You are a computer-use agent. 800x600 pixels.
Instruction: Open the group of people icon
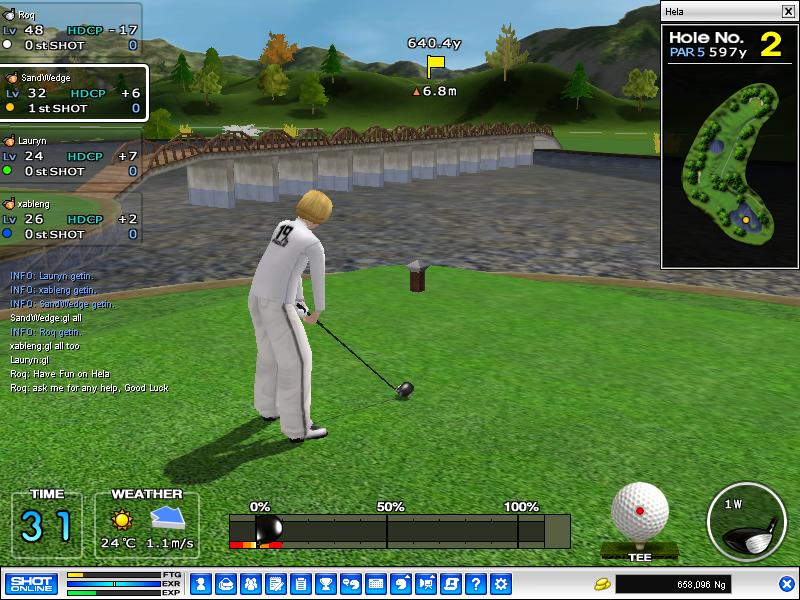pos(250,584)
